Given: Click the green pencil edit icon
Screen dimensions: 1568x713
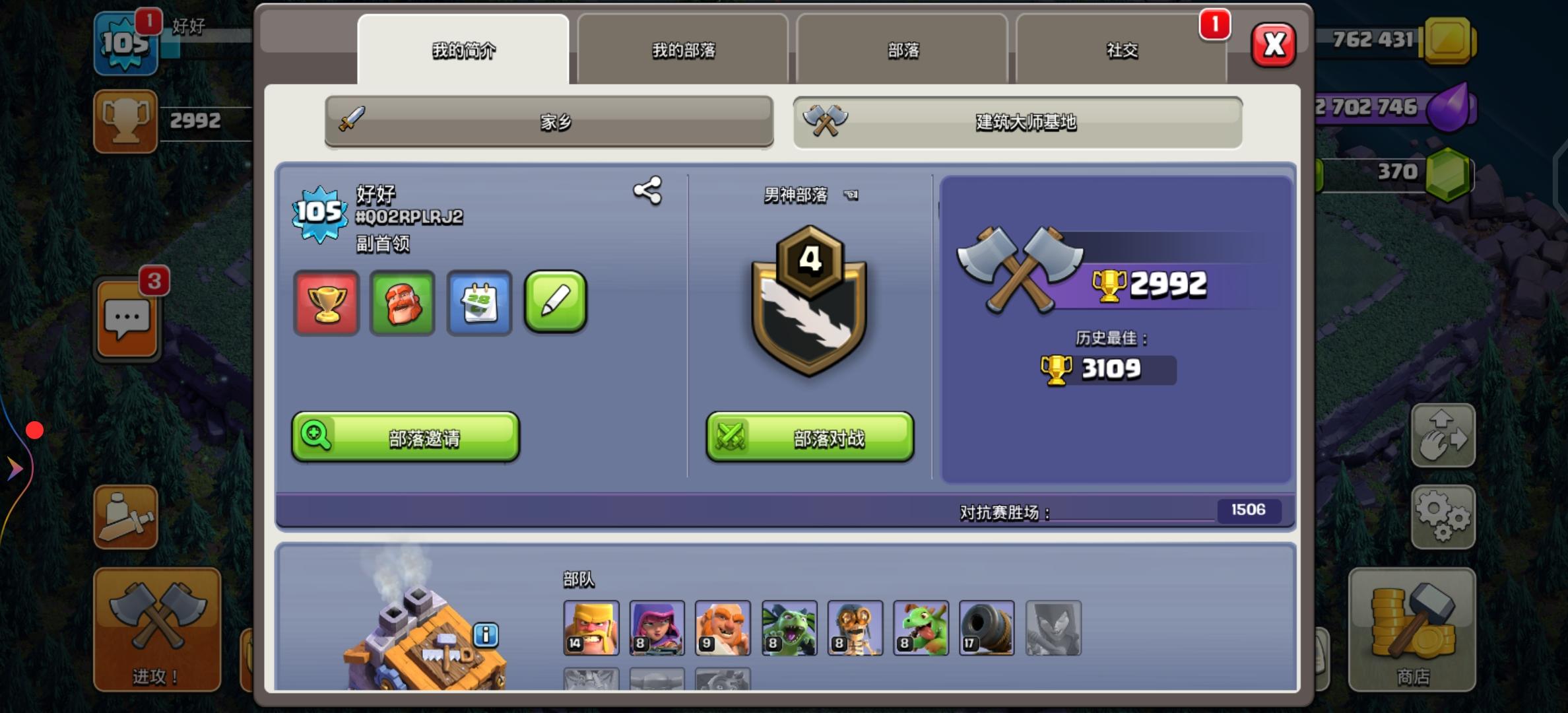Looking at the screenshot, I should [x=555, y=303].
